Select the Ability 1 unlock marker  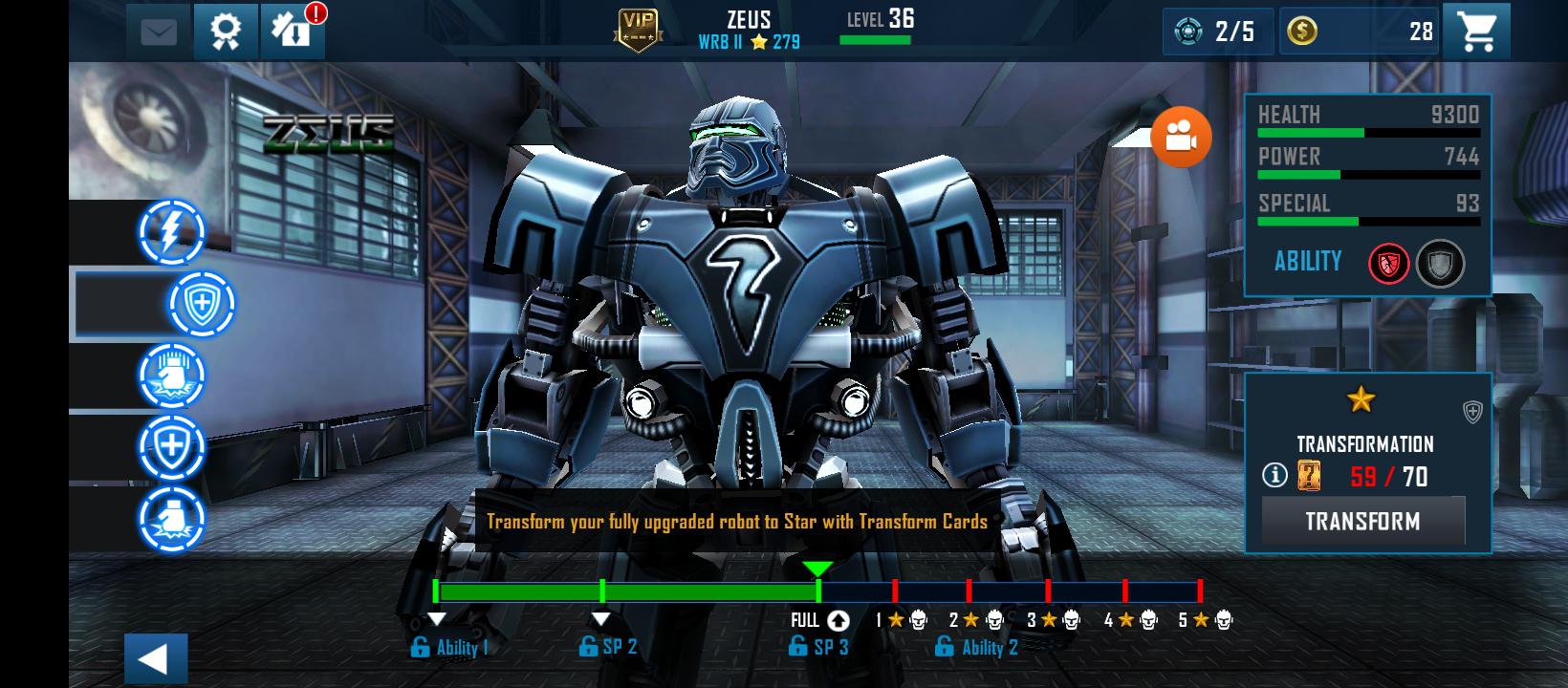coord(449,647)
